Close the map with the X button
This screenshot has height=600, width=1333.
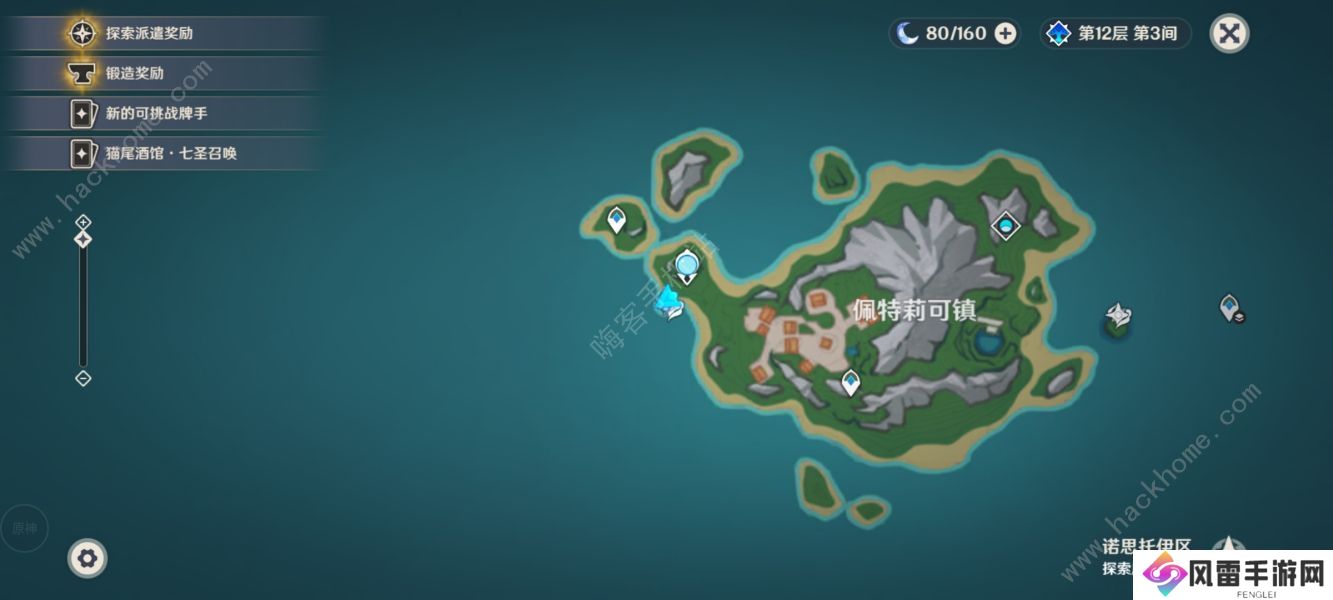(x=1230, y=33)
